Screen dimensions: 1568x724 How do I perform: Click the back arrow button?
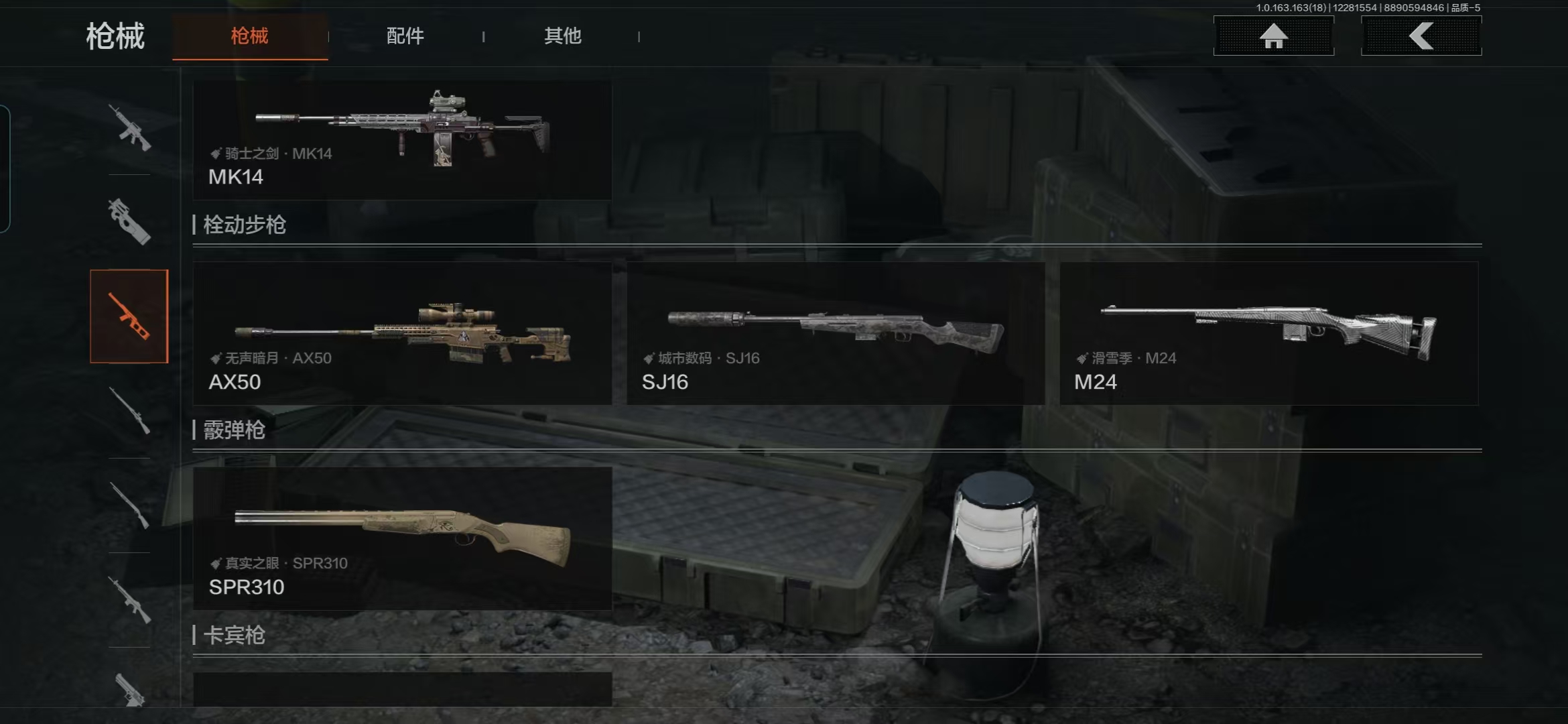pyautogui.click(x=1421, y=36)
